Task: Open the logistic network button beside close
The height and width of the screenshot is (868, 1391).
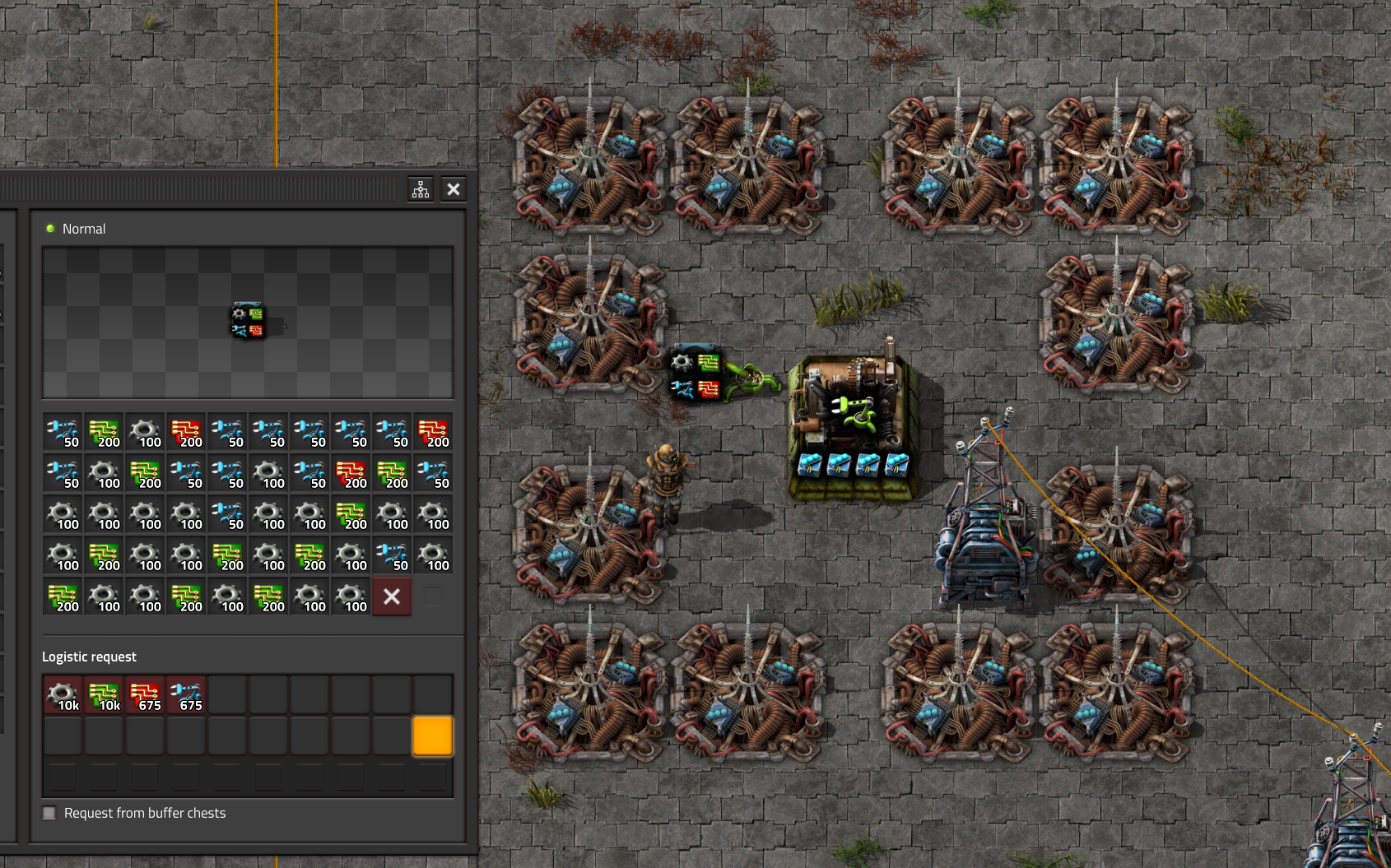Action: click(x=421, y=190)
